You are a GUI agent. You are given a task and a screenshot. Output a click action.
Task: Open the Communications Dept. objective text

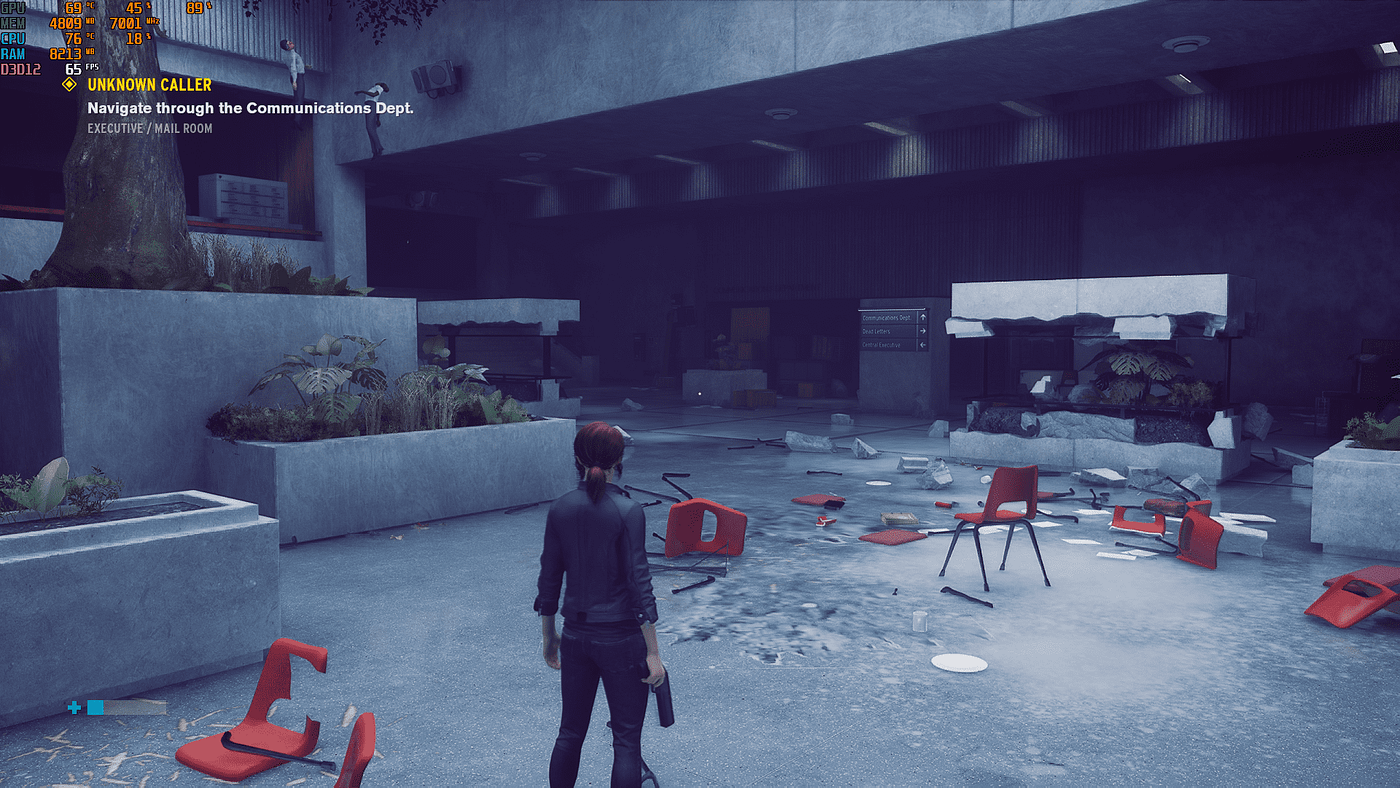tap(250, 107)
